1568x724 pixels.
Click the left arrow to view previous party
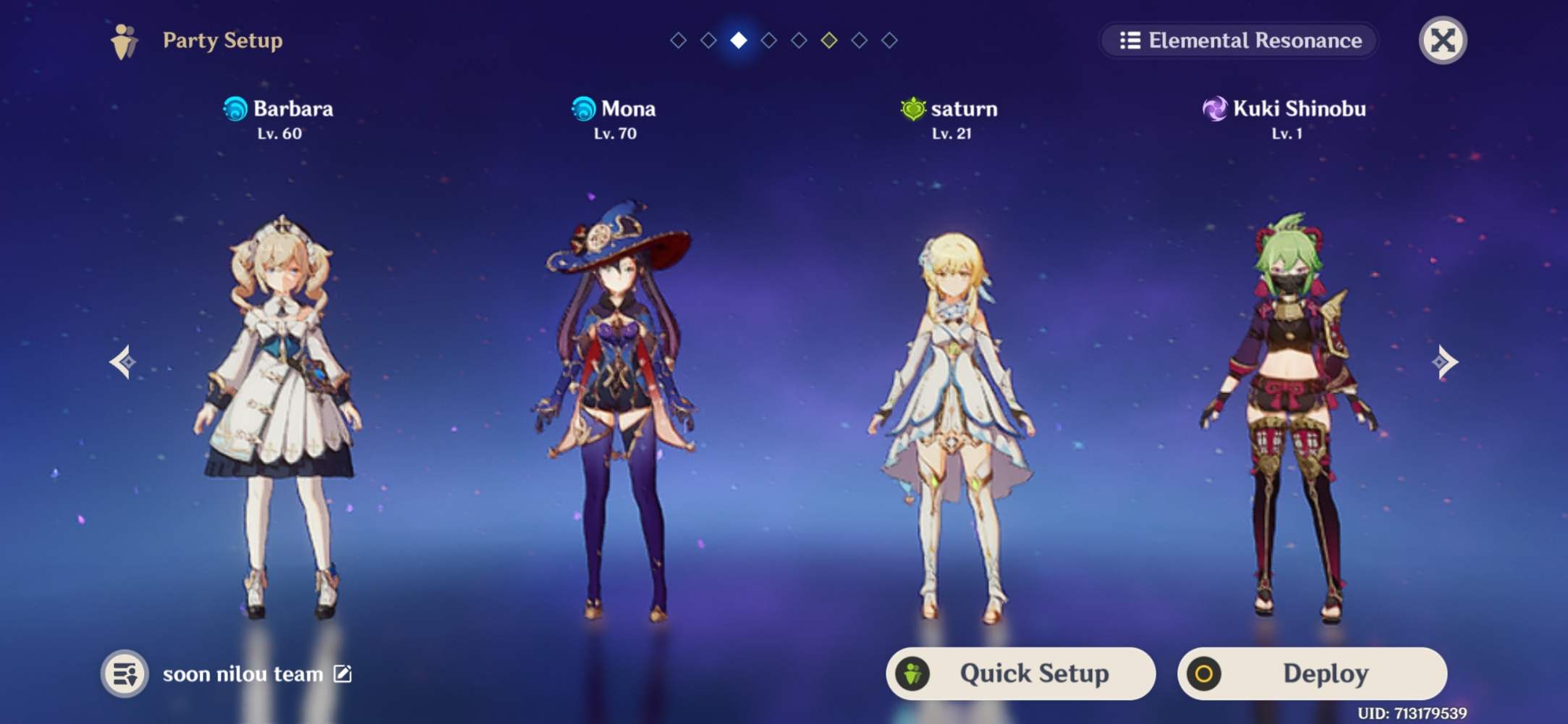click(x=122, y=361)
